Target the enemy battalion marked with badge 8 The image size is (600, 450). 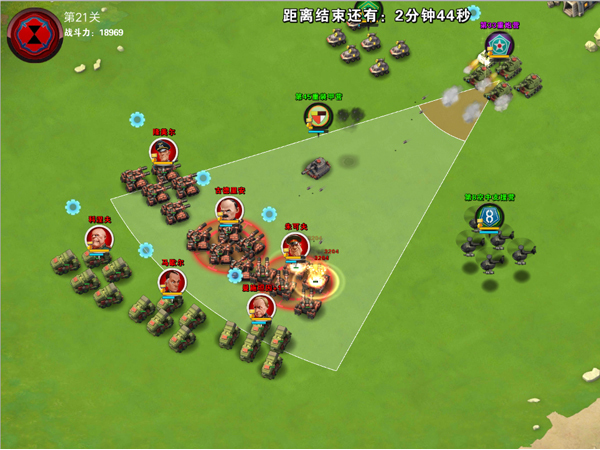tap(489, 216)
